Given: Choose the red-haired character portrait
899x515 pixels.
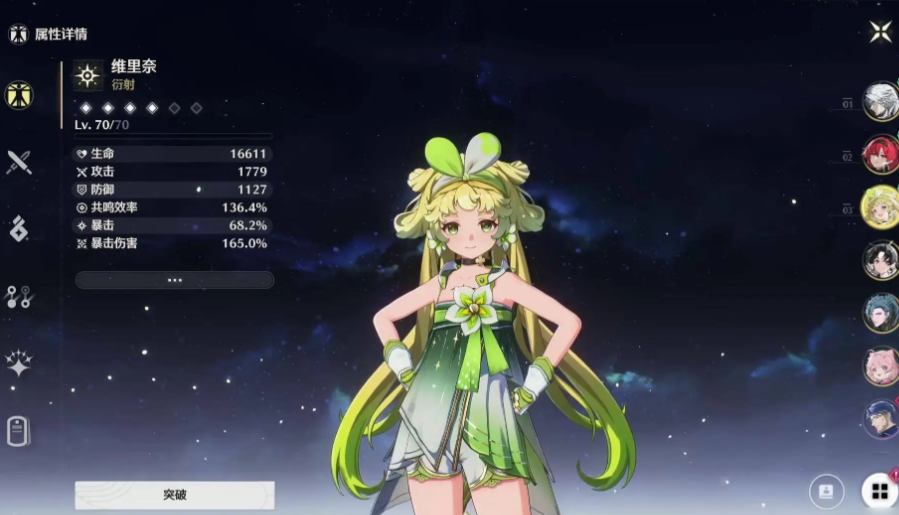Looking at the screenshot, I should (881, 155).
